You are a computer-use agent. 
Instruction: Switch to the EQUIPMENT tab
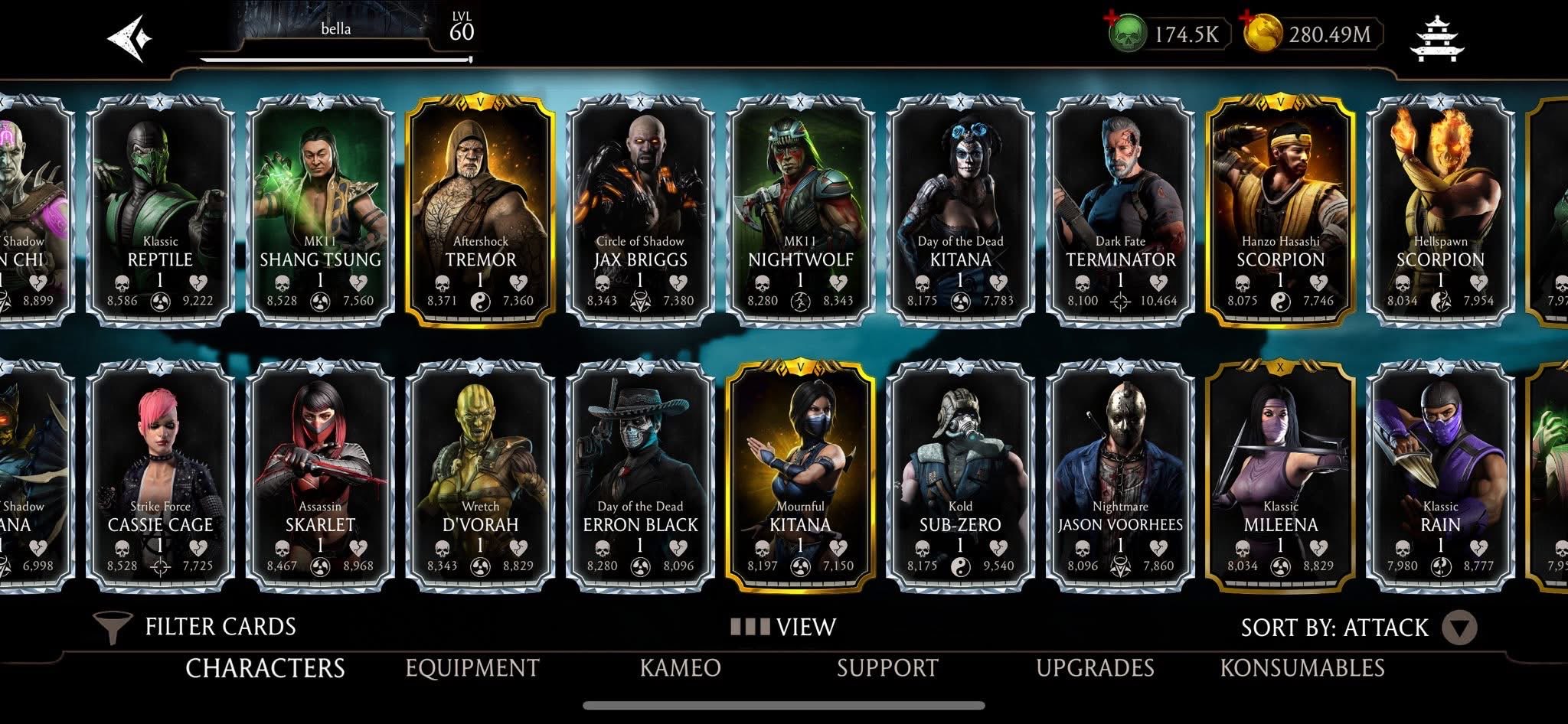point(472,668)
